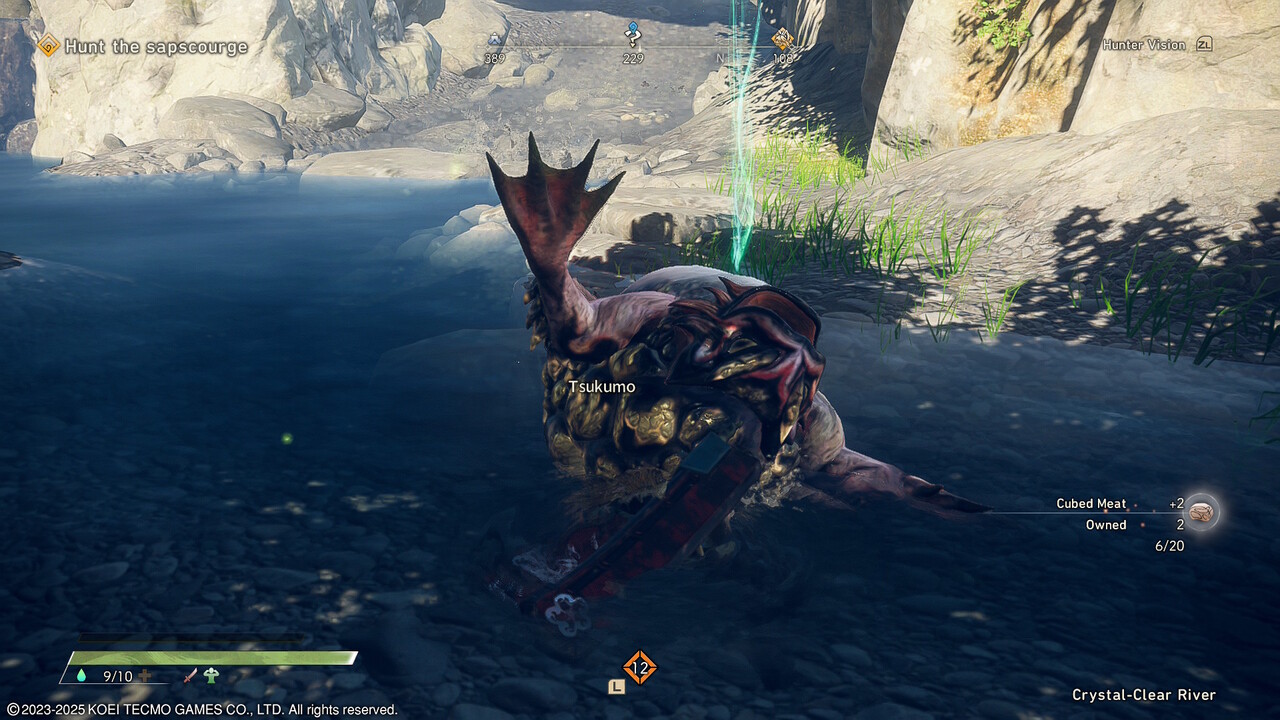Image resolution: width=1280 pixels, height=720 pixels.
Task: Open the Hunt the sapscourge quest tracker
Action: pyautogui.click(x=155, y=46)
